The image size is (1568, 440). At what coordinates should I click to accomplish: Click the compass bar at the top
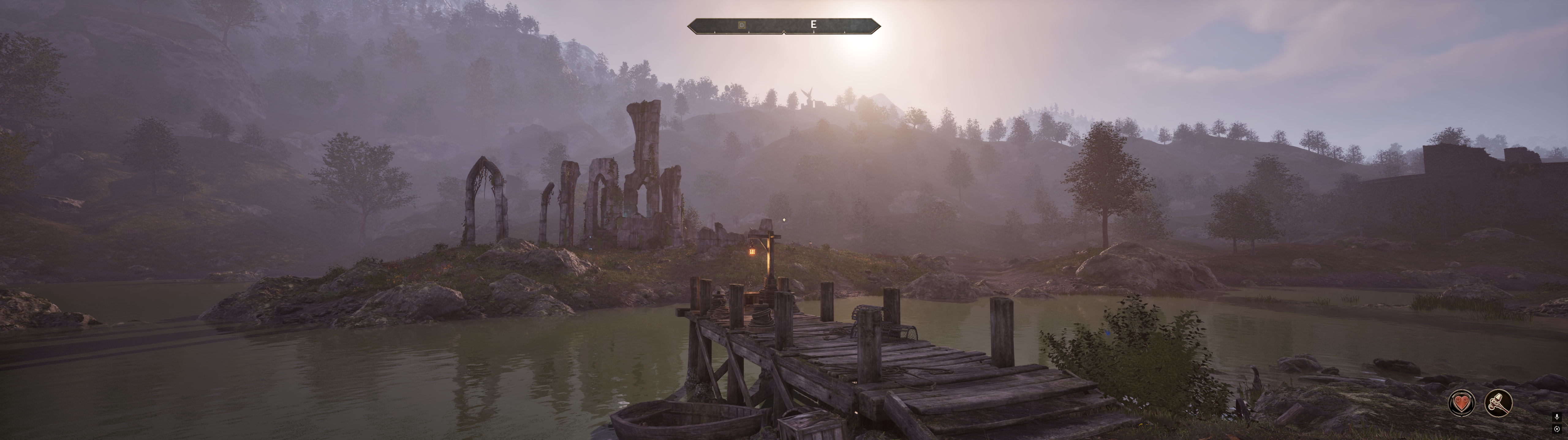click(784, 25)
